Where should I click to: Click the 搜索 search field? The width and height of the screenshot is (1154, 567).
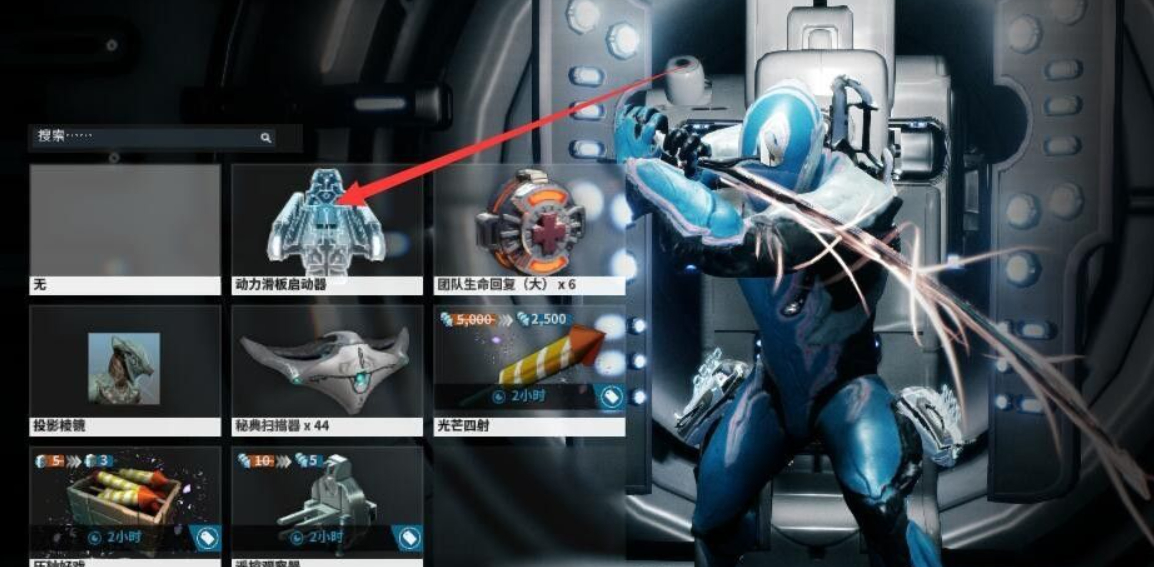coord(140,137)
